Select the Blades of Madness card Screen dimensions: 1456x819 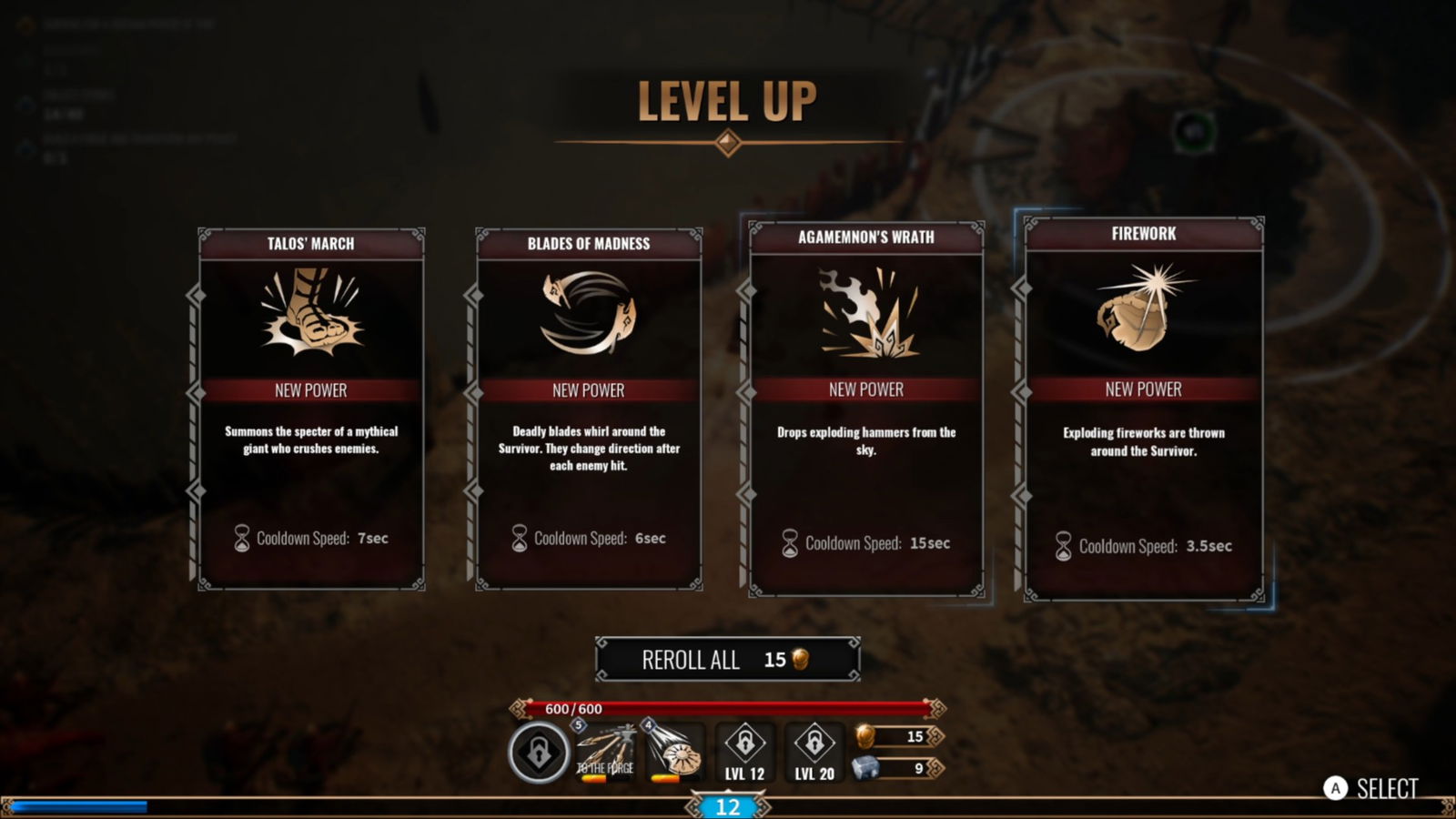589,408
